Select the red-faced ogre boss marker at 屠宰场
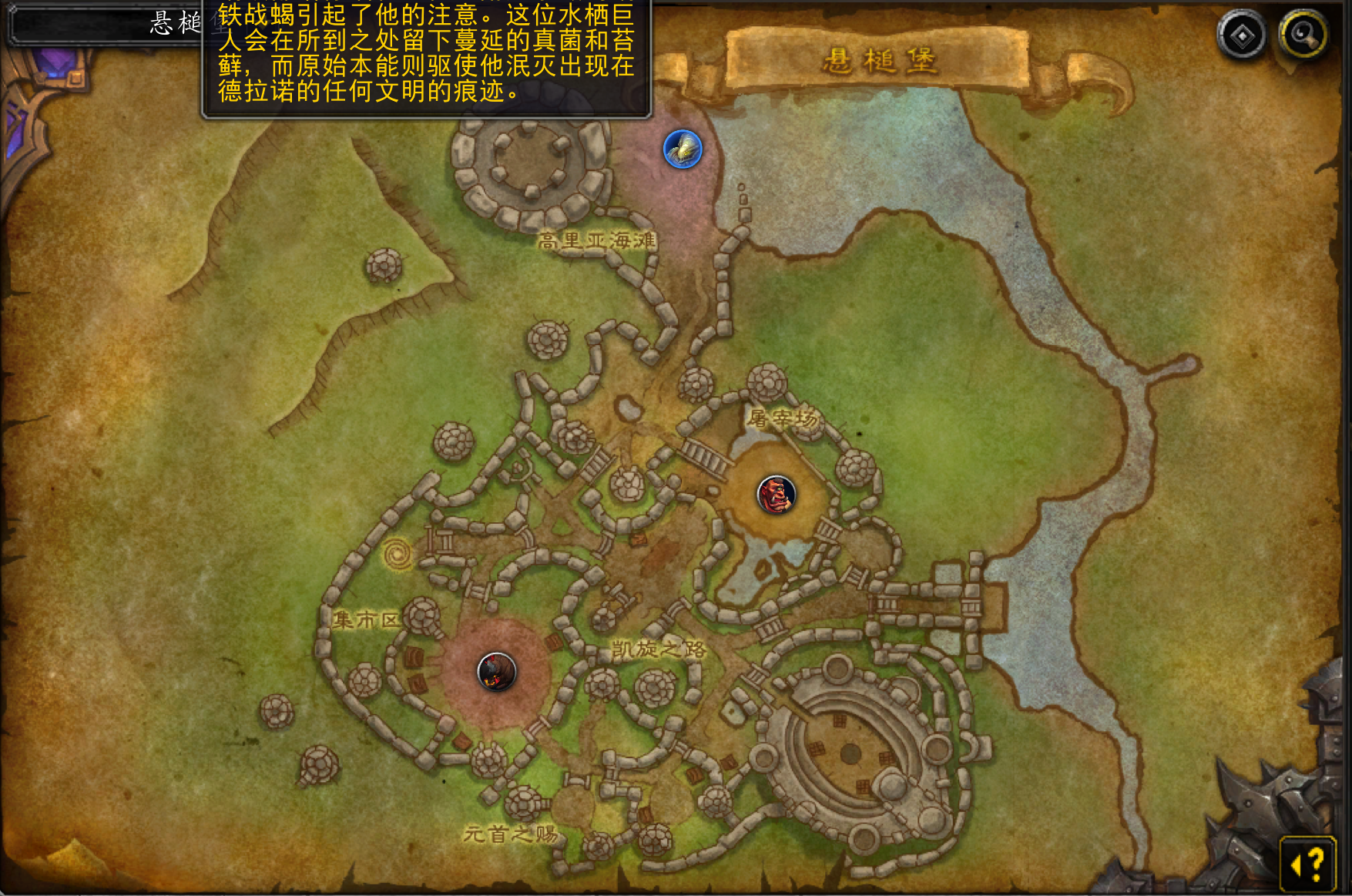 click(776, 495)
